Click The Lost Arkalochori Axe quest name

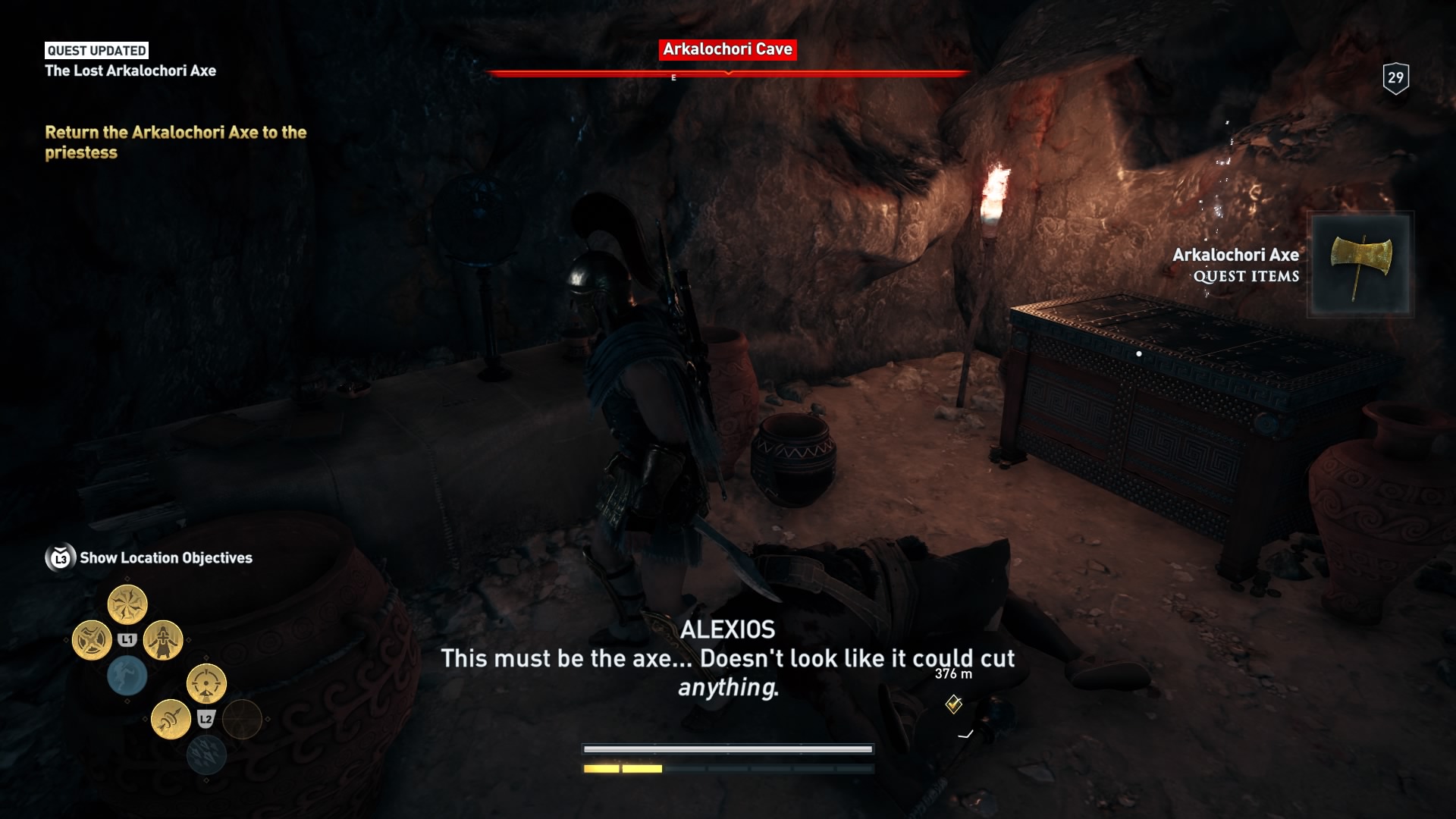point(130,71)
